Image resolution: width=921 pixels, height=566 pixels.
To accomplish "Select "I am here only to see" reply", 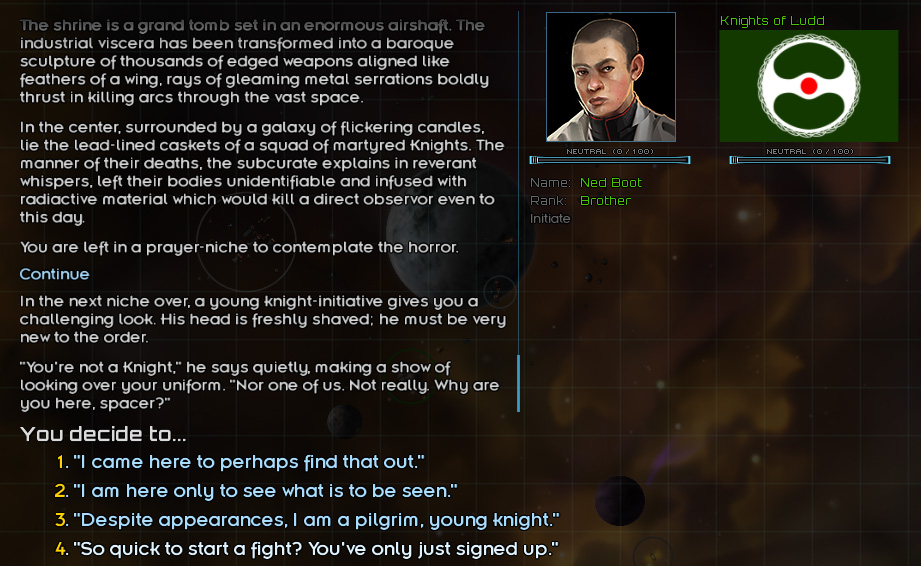I will (x=265, y=491).
